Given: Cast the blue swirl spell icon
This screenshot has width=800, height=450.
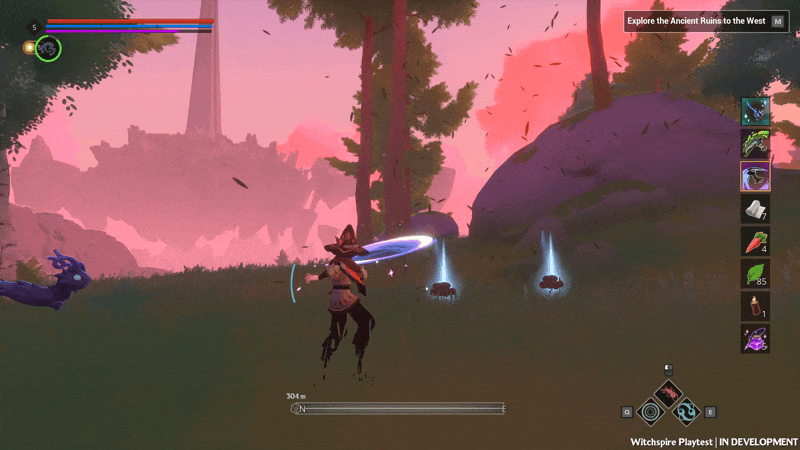Looking at the screenshot, I should point(687,411).
